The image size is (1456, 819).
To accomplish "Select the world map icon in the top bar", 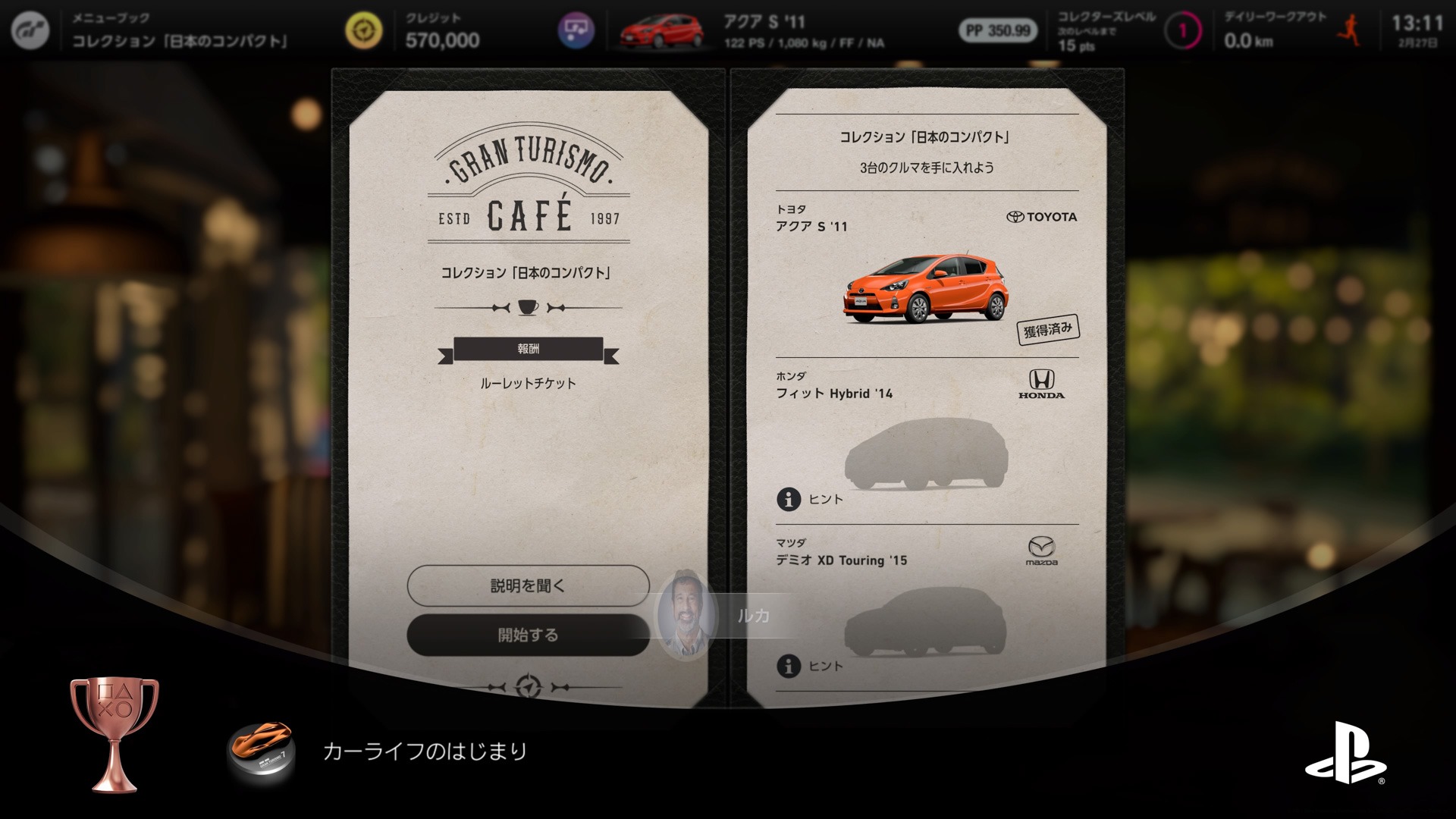I will pyautogui.click(x=575, y=30).
